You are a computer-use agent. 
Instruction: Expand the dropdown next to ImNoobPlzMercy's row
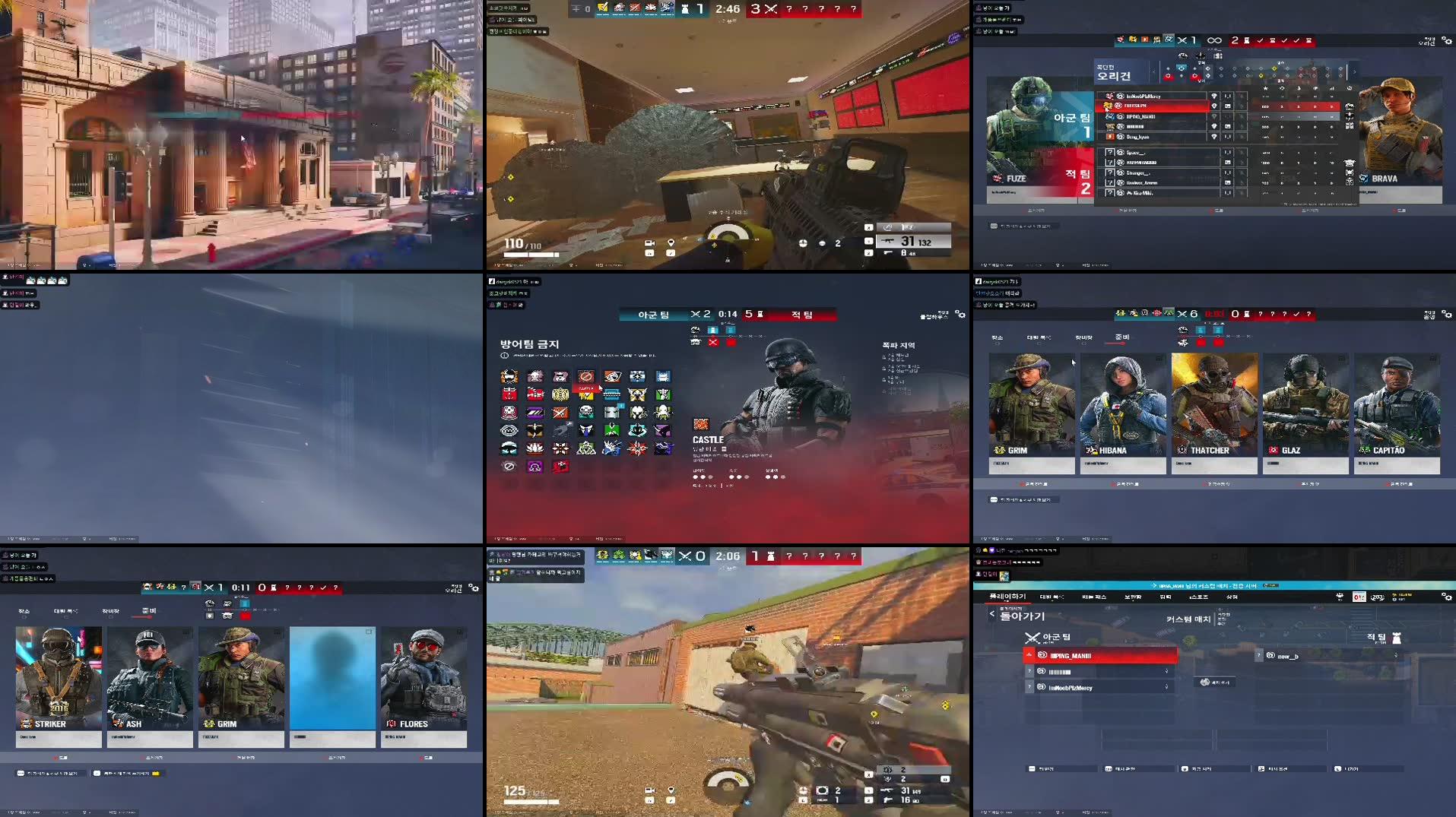pos(1166,688)
